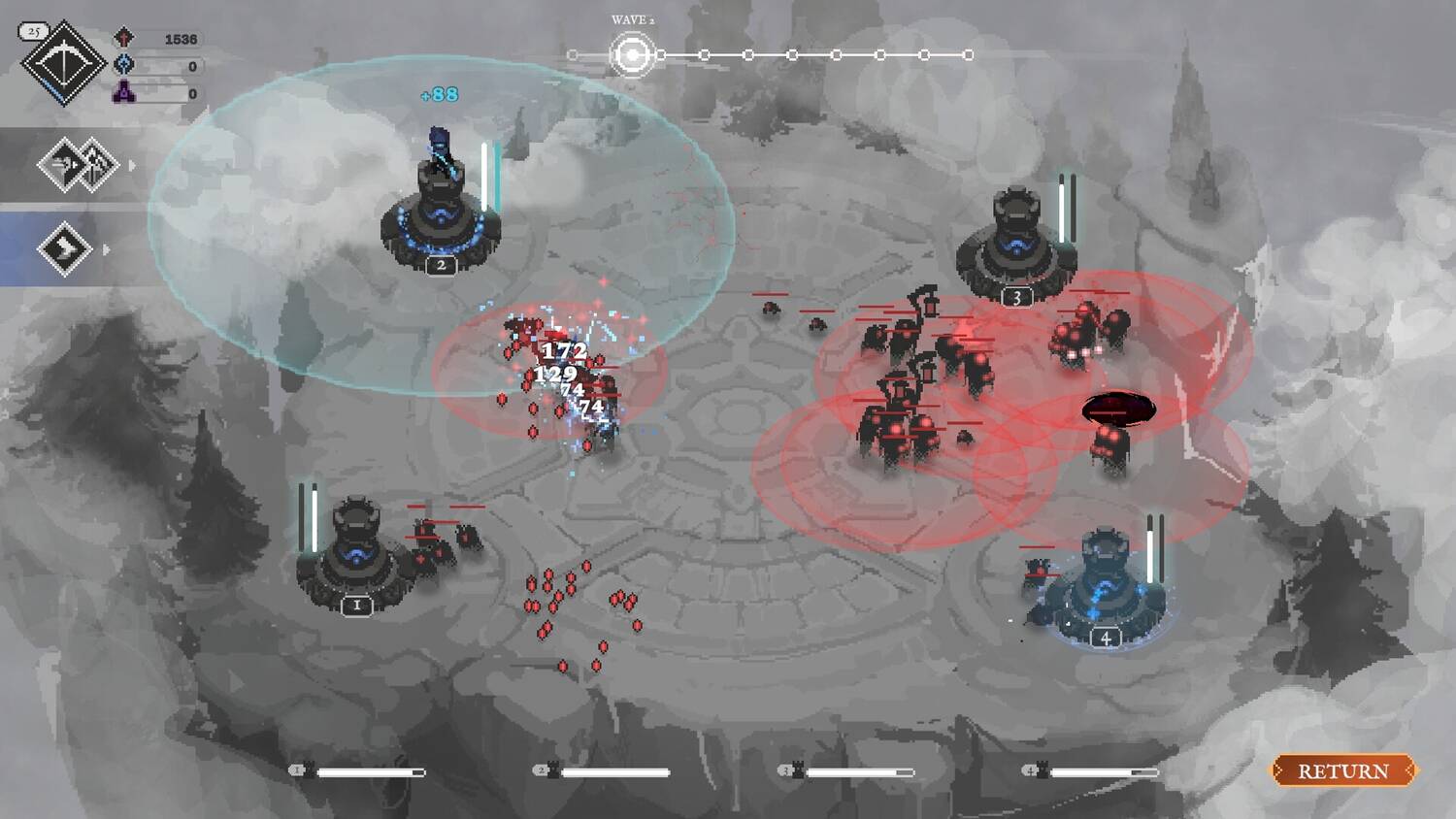Image resolution: width=1456 pixels, height=819 pixels.
Task: Open the double-diamond ability row
Action: click(x=78, y=165)
